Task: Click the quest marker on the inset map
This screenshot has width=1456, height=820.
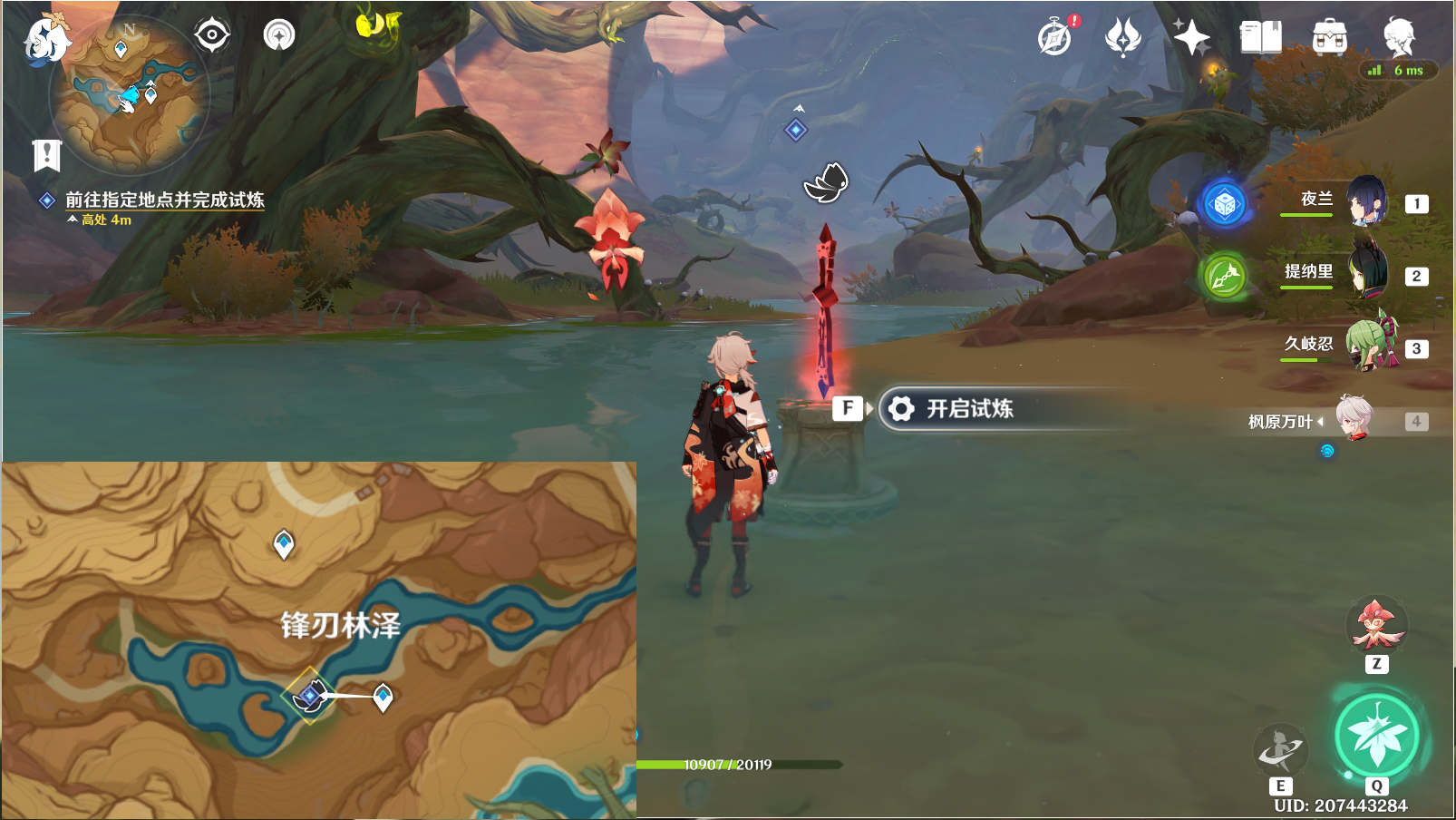Action: click(x=309, y=696)
